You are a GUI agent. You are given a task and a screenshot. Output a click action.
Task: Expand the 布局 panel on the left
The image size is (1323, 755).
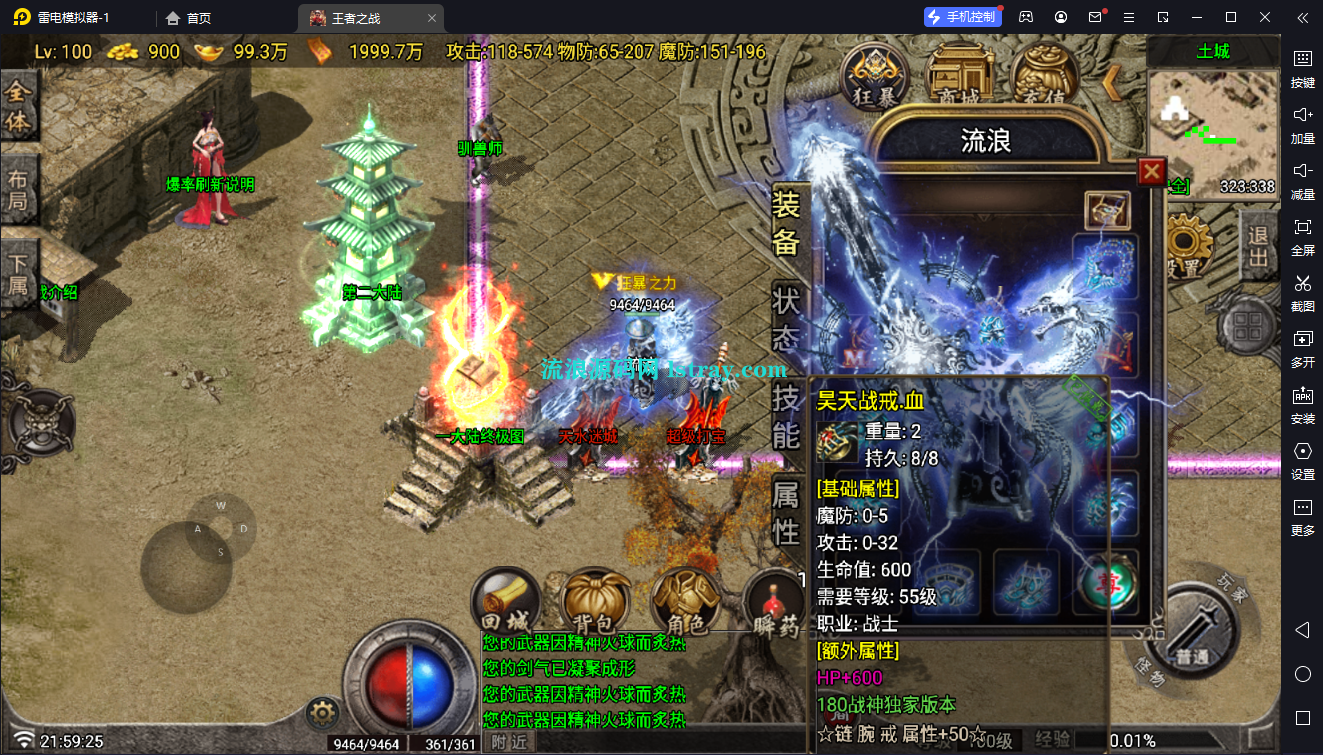(19, 186)
